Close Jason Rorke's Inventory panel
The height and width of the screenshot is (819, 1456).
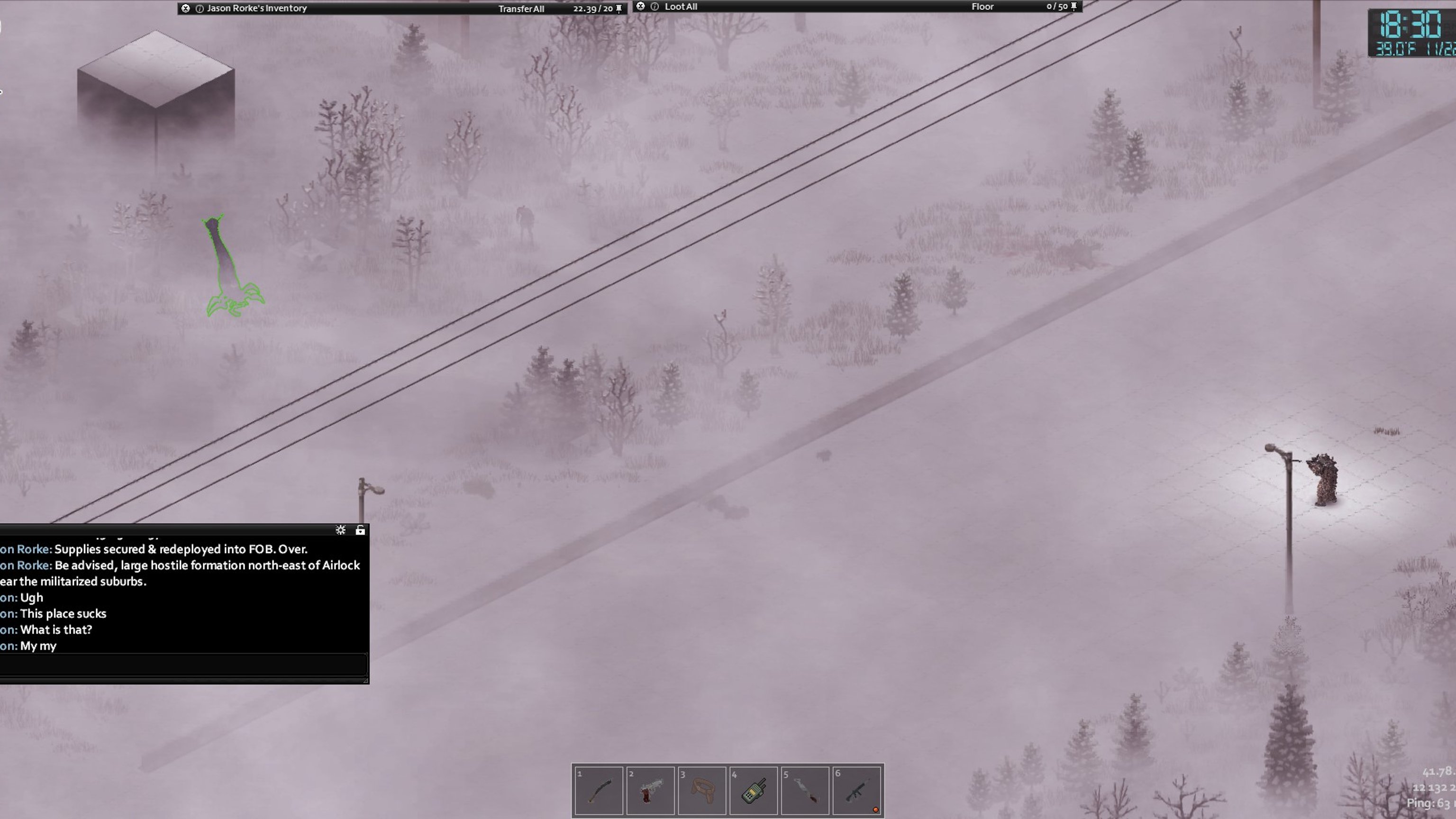point(185,9)
